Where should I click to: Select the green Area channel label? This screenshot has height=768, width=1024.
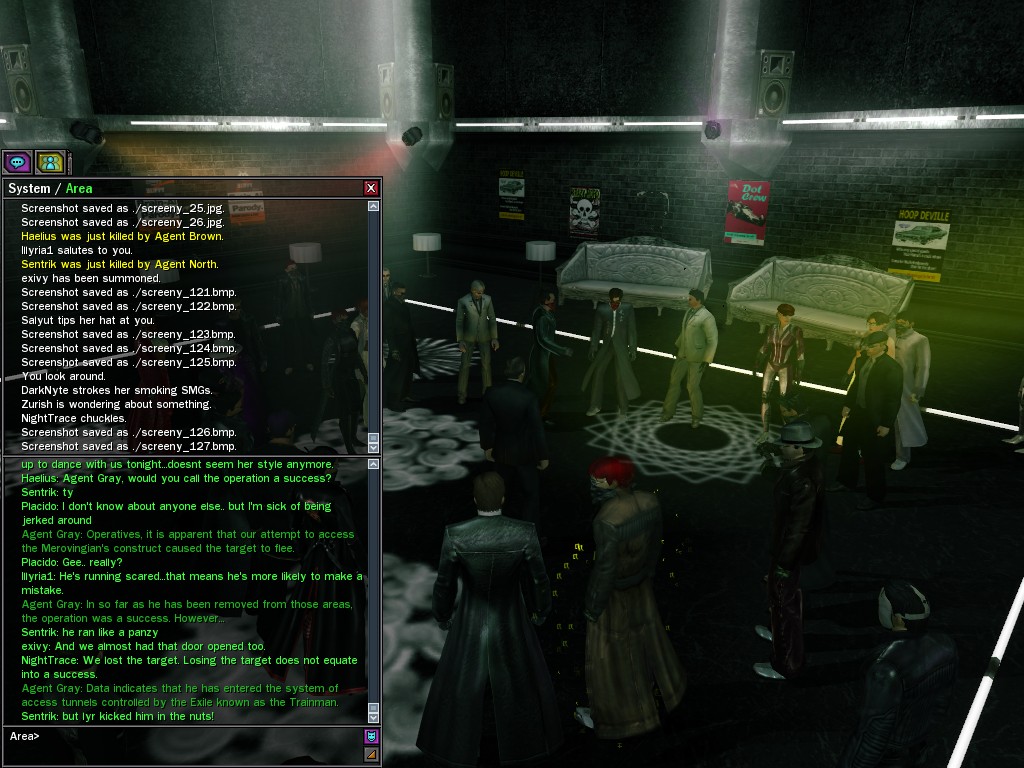pyautogui.click(x=79, y=188)
